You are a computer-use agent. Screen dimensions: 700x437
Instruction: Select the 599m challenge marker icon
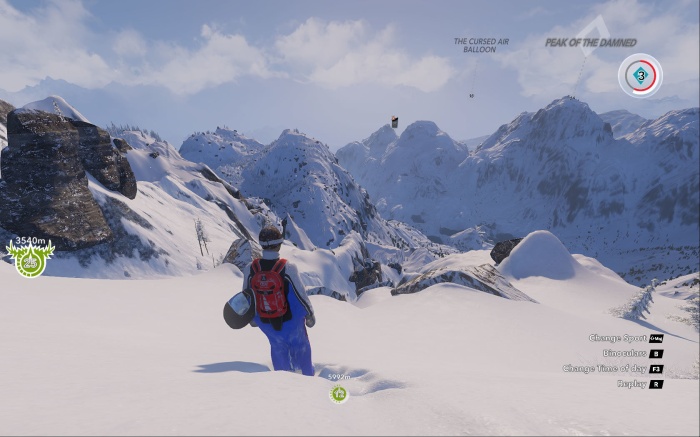pyautogui.click(x=339, y=393)
